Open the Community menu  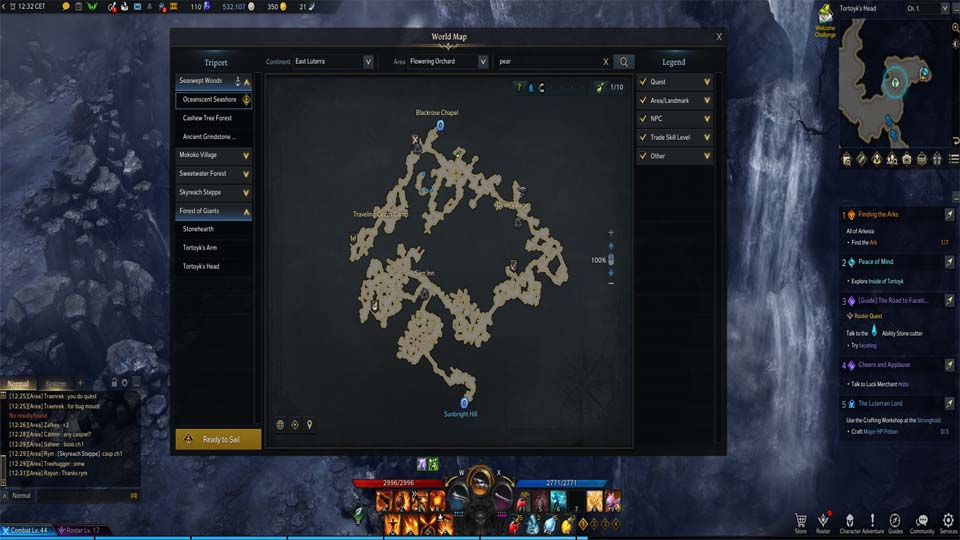[x=922, y=521]
